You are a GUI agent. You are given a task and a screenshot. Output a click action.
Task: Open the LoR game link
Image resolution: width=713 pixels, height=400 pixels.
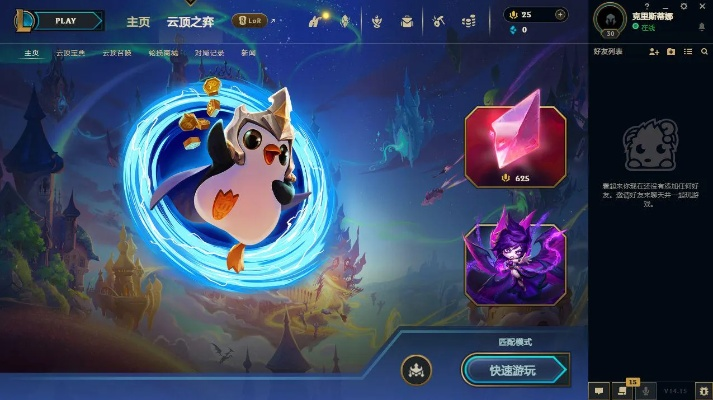point(249,20)
